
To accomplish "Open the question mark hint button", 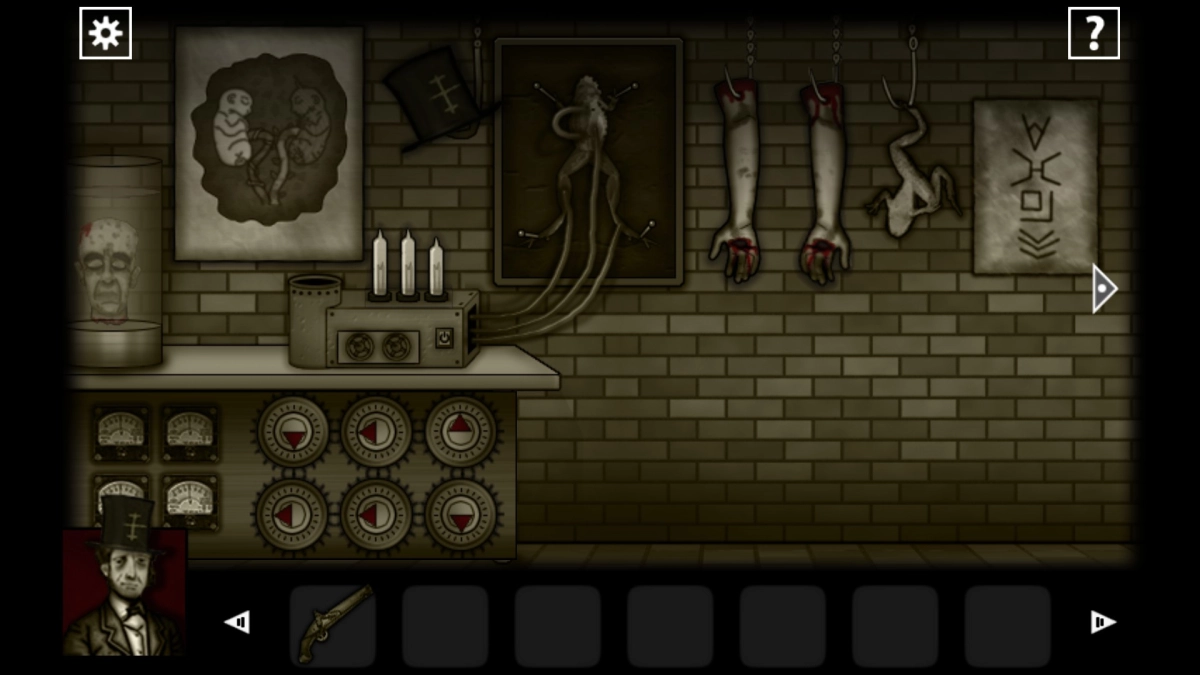I will (x=1093, y=34).
